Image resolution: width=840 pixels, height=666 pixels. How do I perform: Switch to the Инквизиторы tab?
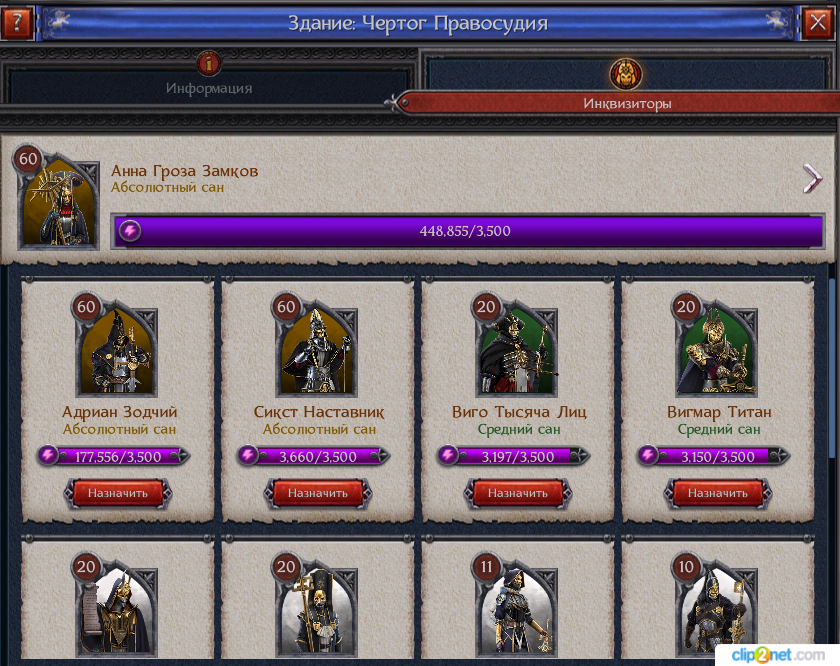[627, 91]
